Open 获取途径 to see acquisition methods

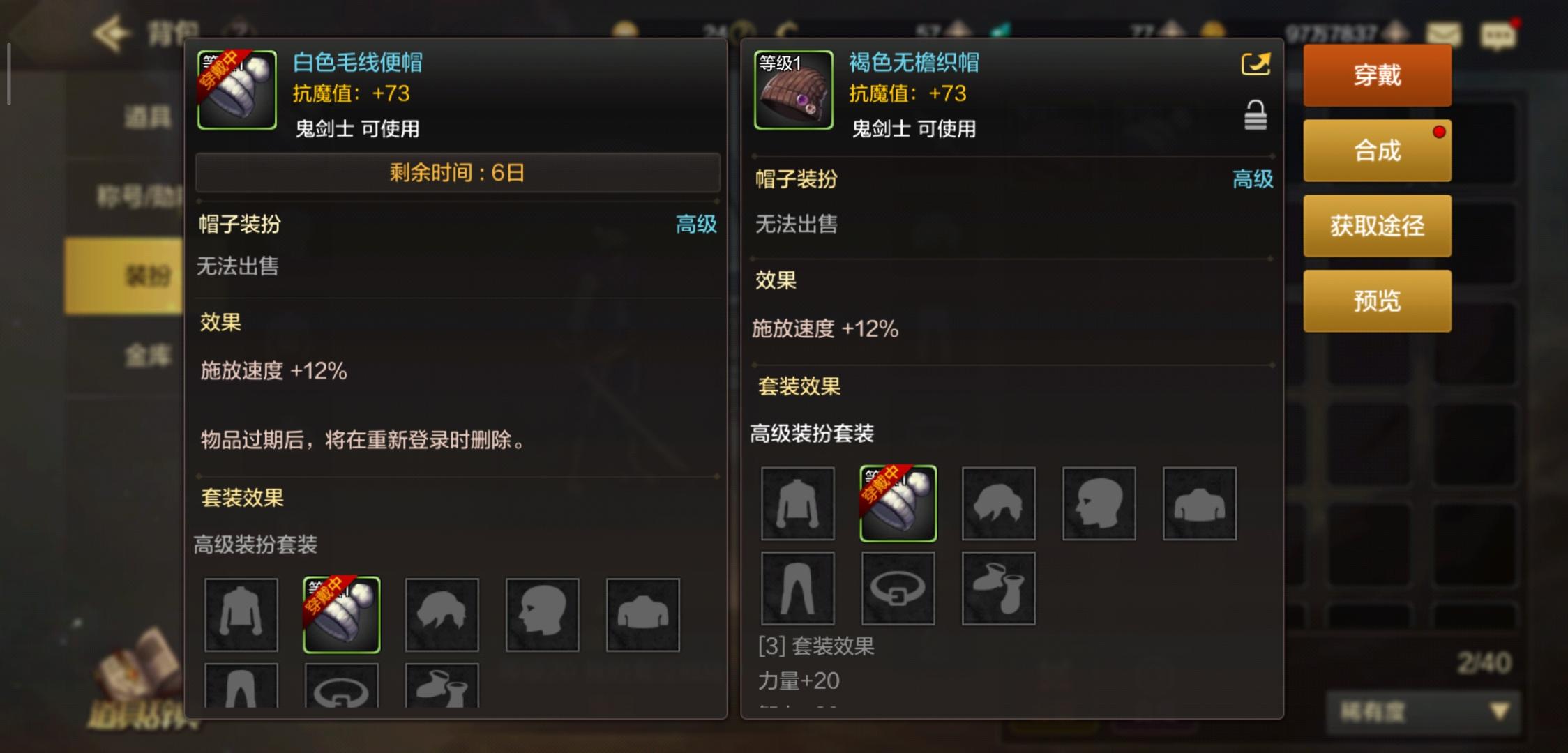click(x=1377, y=225)
